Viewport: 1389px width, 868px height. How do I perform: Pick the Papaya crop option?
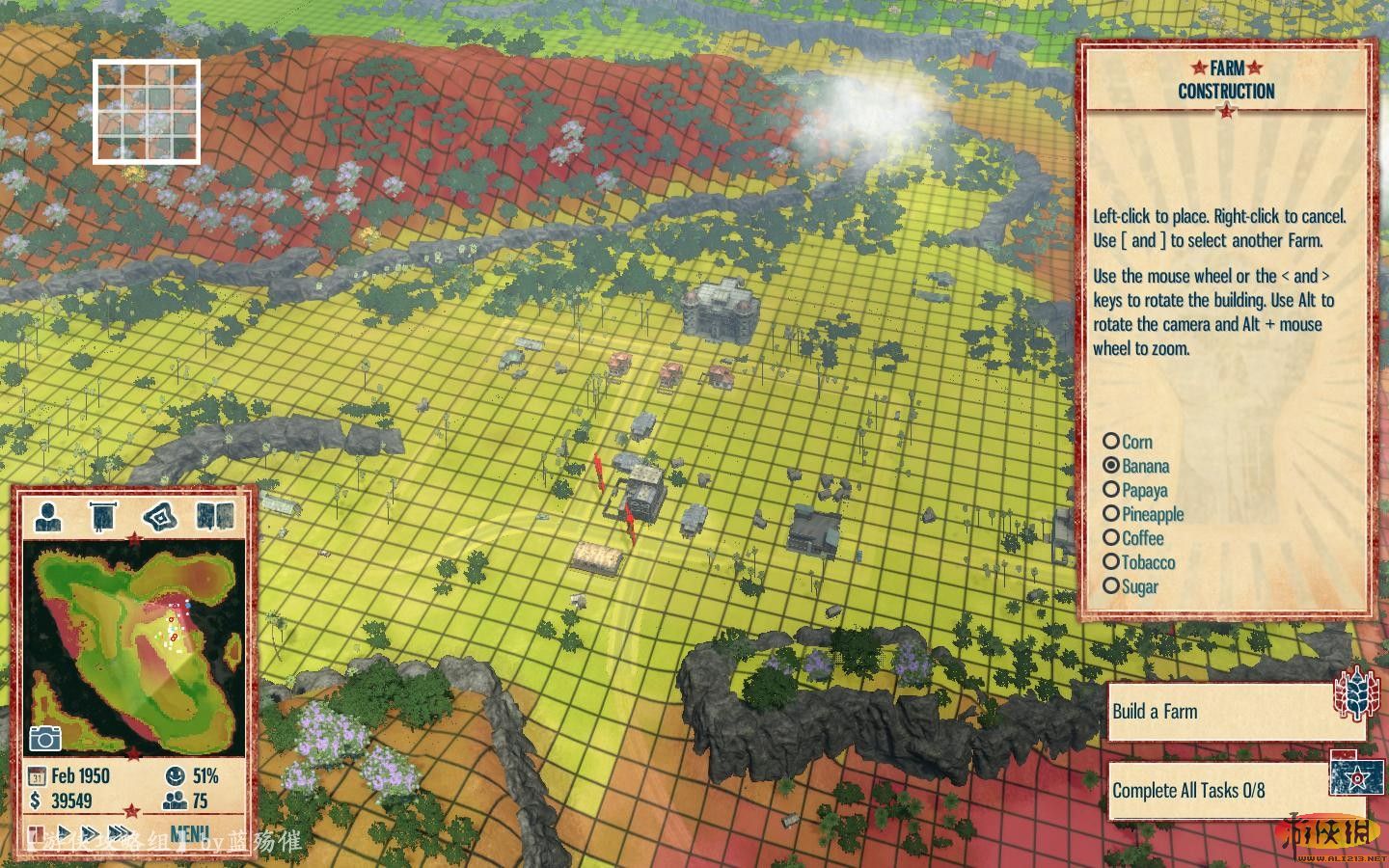click(1111, 490)
